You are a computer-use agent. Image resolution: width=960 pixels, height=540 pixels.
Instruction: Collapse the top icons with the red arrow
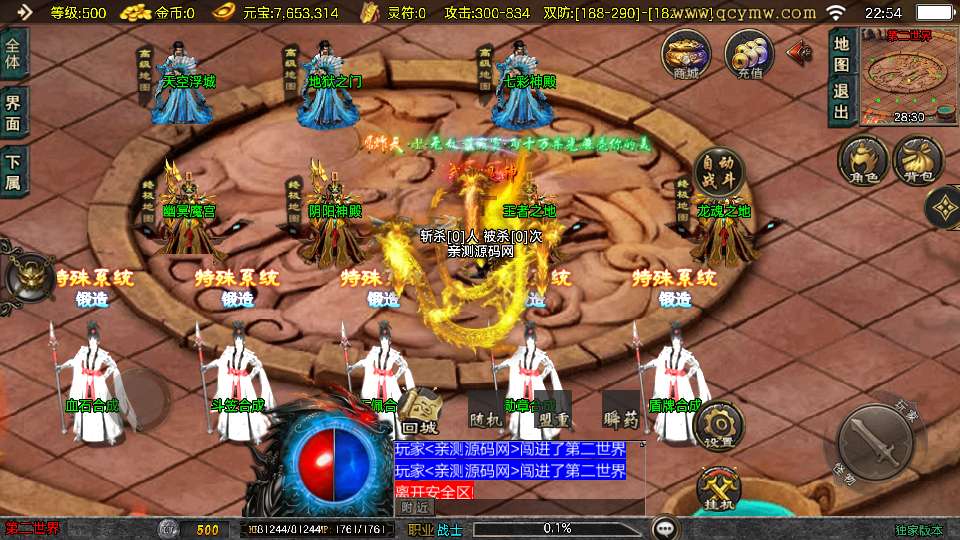[800, 53]
